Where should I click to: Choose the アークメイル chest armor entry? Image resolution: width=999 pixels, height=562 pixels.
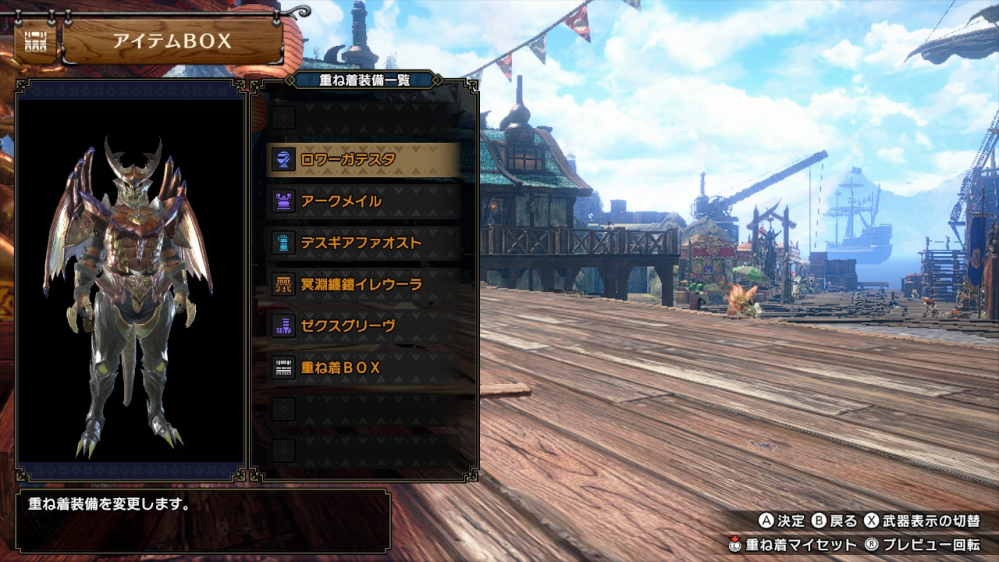364,201
